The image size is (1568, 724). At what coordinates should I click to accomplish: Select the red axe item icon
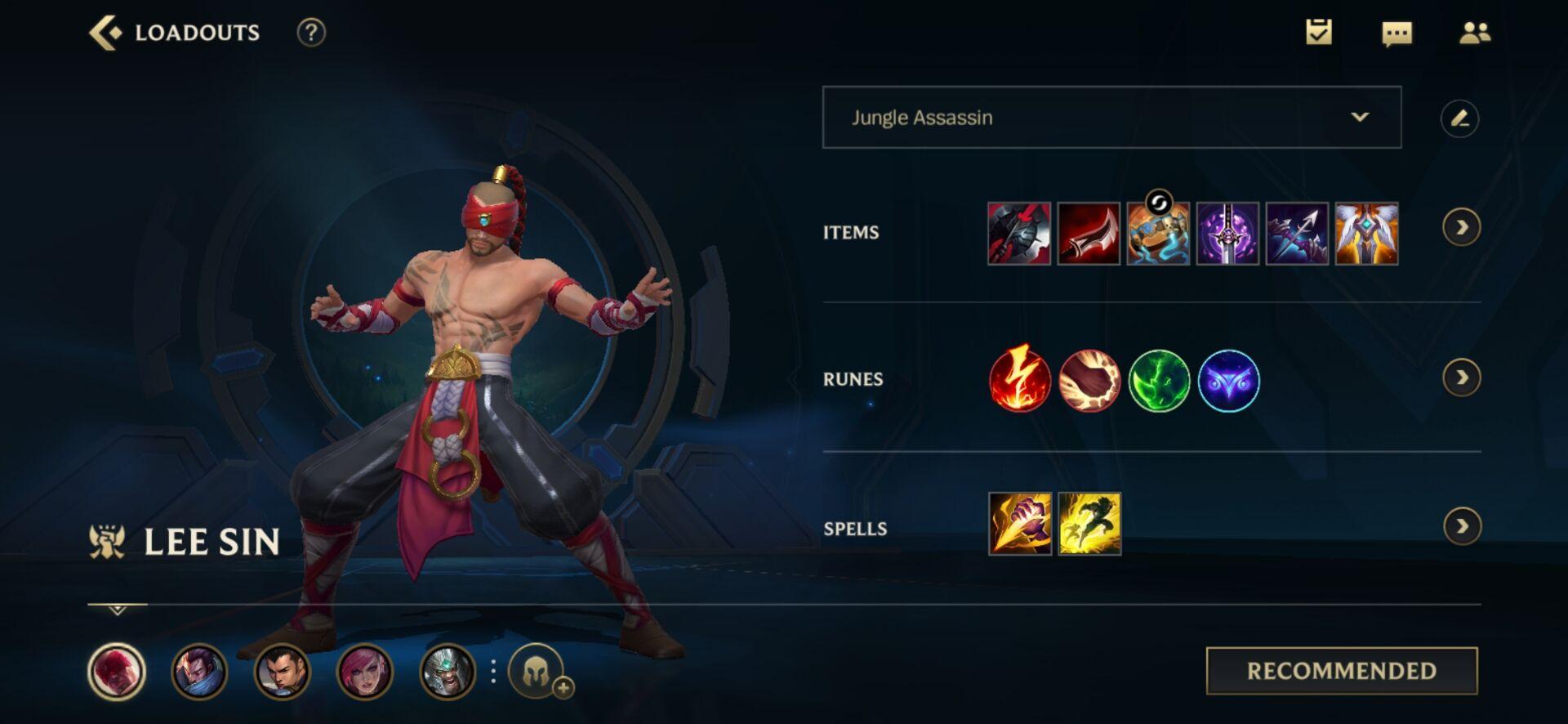click(x=1019, y=234)
